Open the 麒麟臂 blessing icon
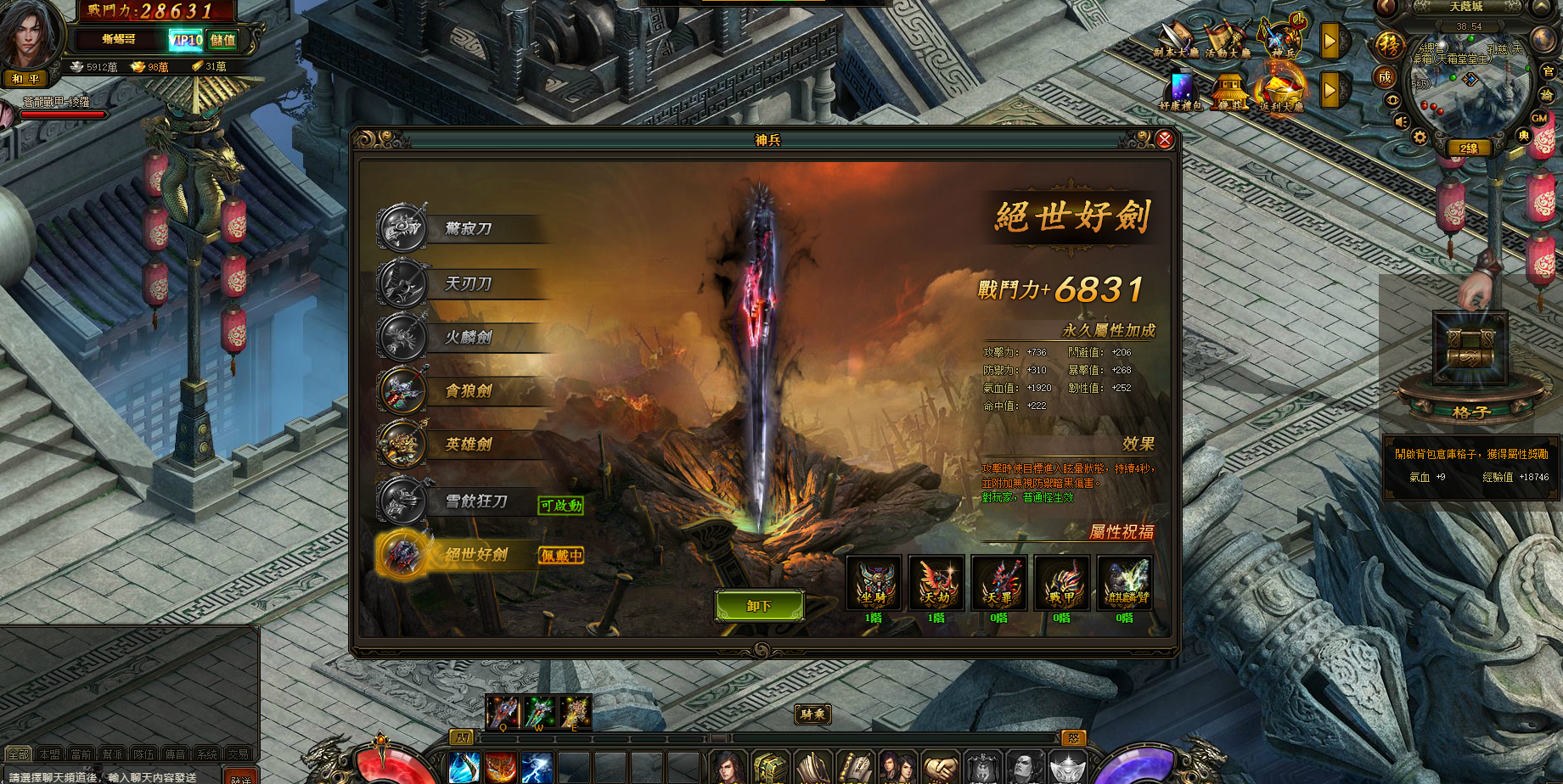Image resolution: width=1563 pixels, height=784 pixels. (x=1125, y=583)
